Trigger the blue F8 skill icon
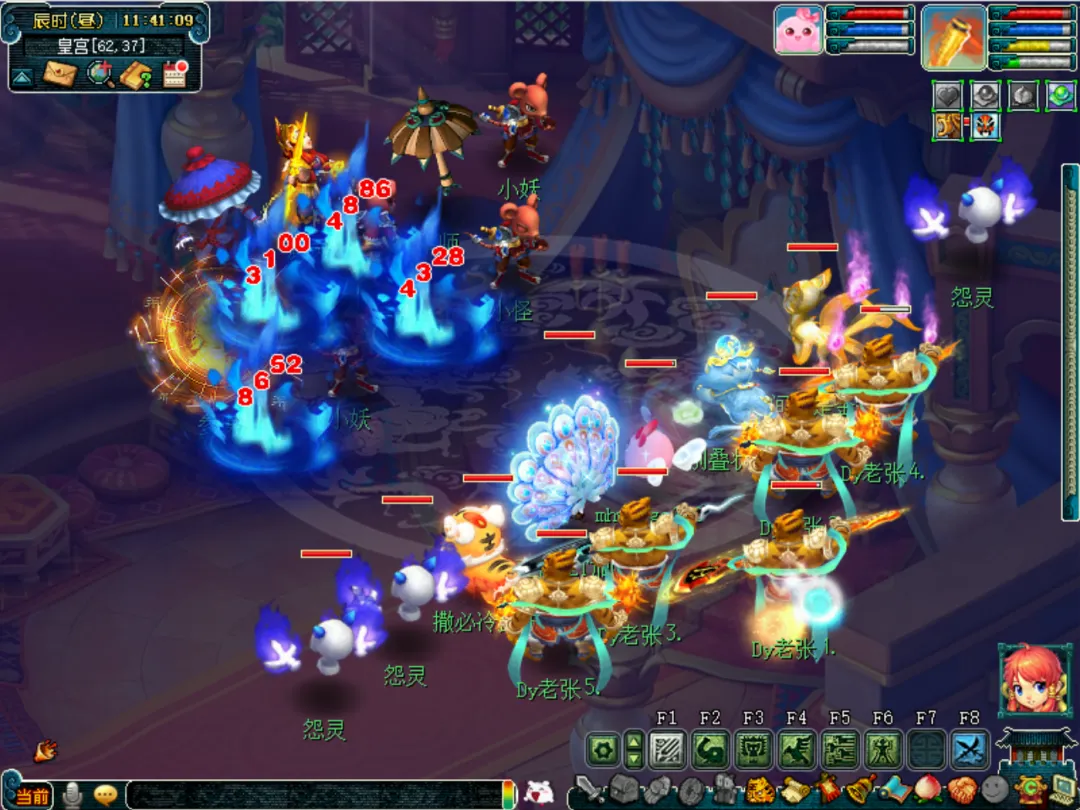 [x=969, y=749]
